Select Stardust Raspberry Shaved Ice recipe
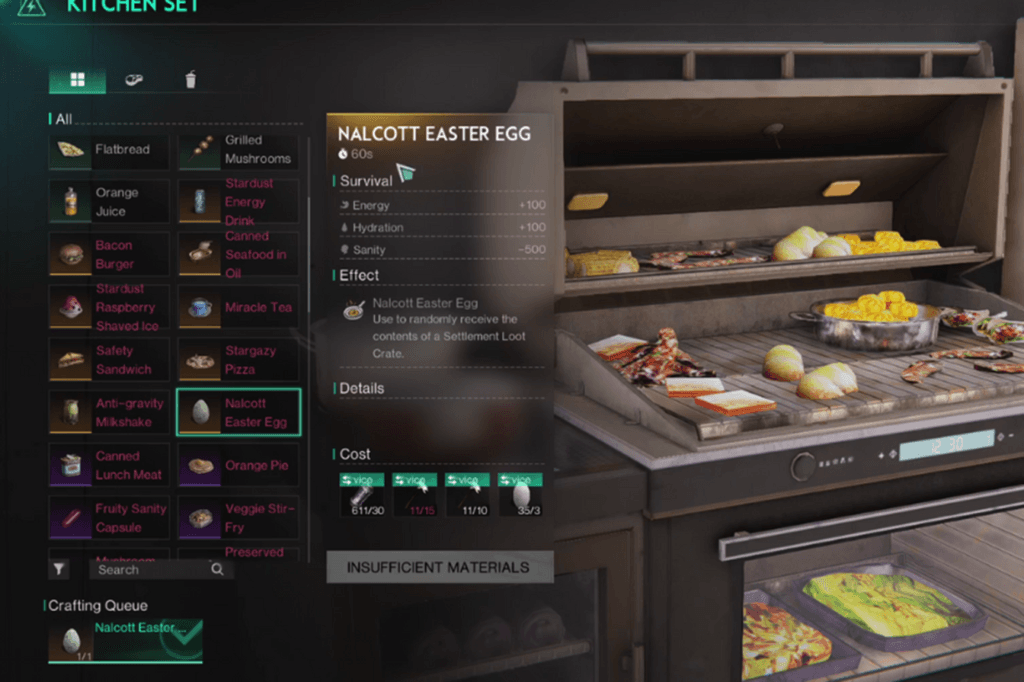This screenshot has height=682, width=1024. [109, 307]
